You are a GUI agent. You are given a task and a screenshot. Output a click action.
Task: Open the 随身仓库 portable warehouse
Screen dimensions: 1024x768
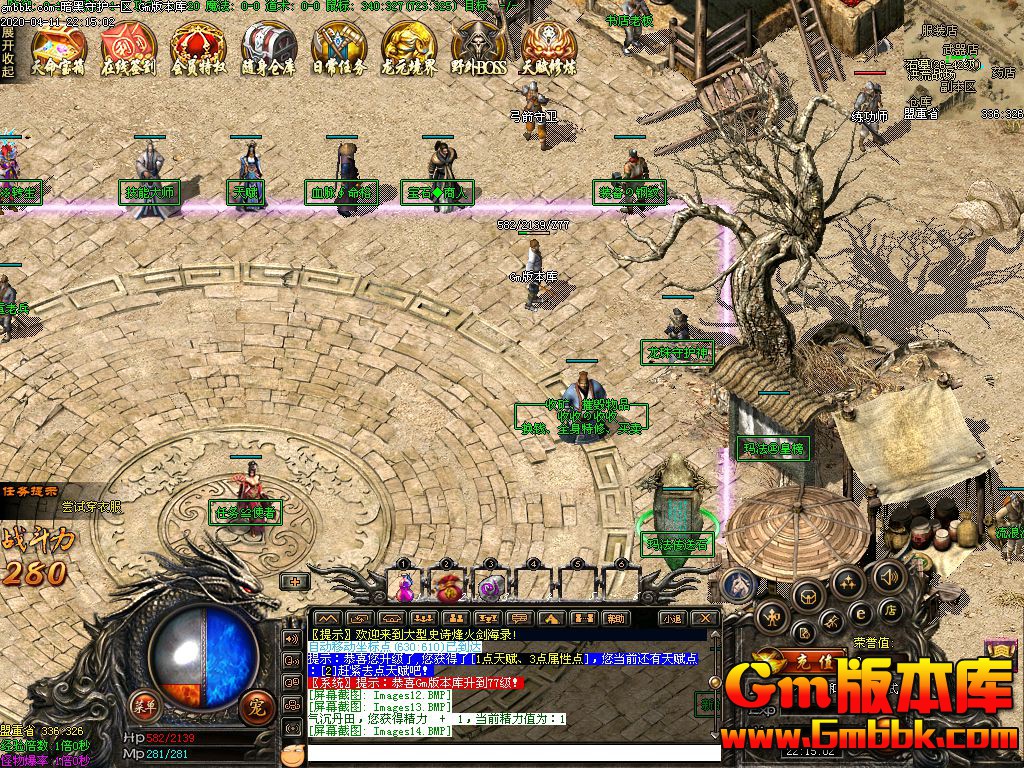269,48
